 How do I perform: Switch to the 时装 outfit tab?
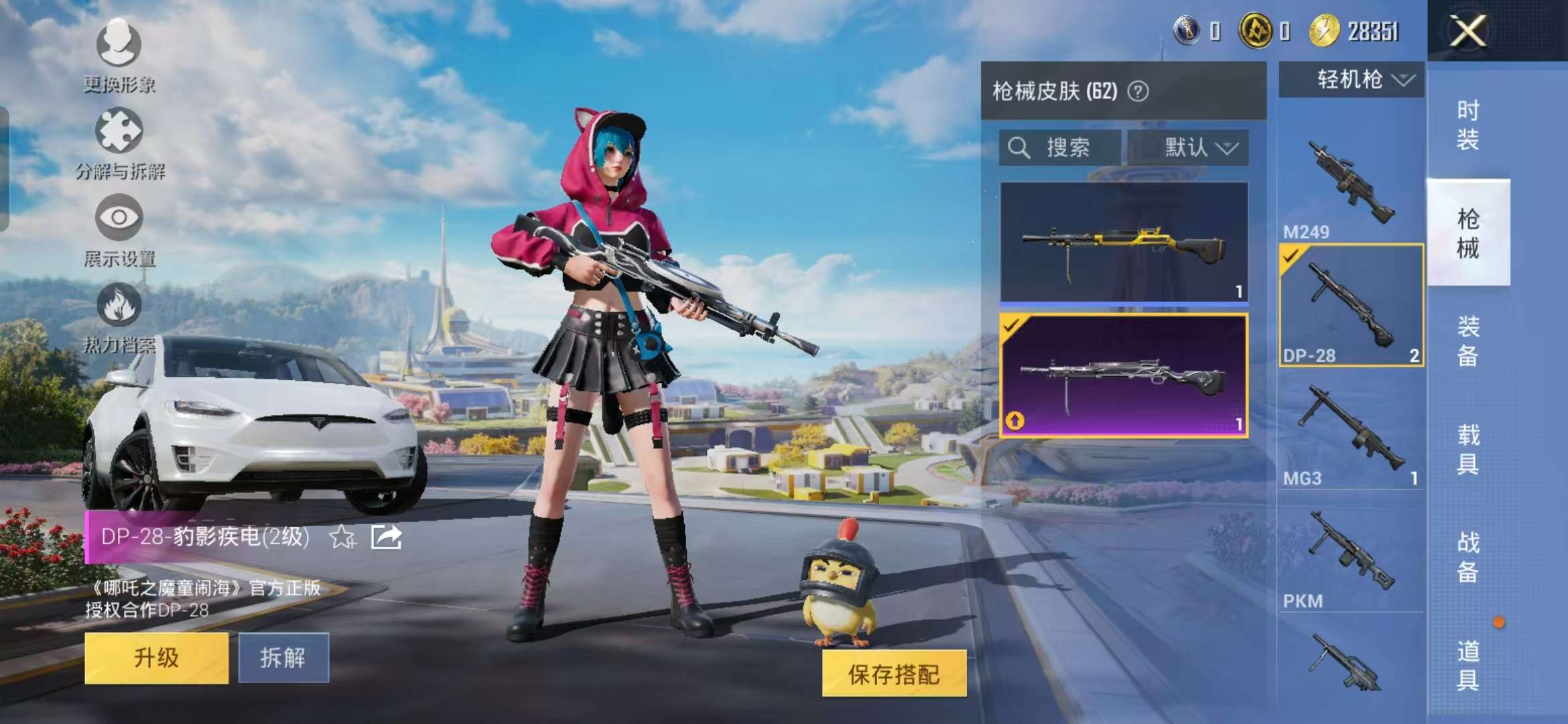tap(1467, 125)
